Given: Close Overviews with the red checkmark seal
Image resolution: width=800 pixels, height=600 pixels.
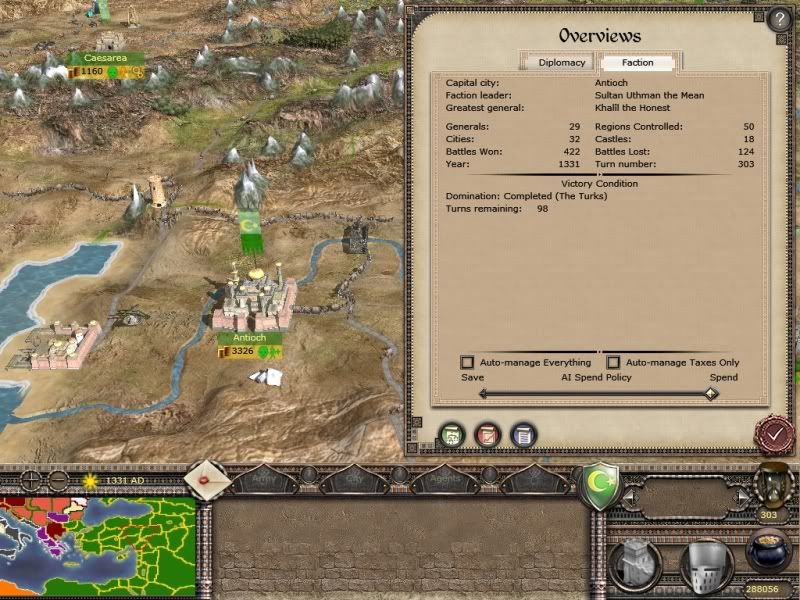Looking at the screenshot, I should click(773, 434).
